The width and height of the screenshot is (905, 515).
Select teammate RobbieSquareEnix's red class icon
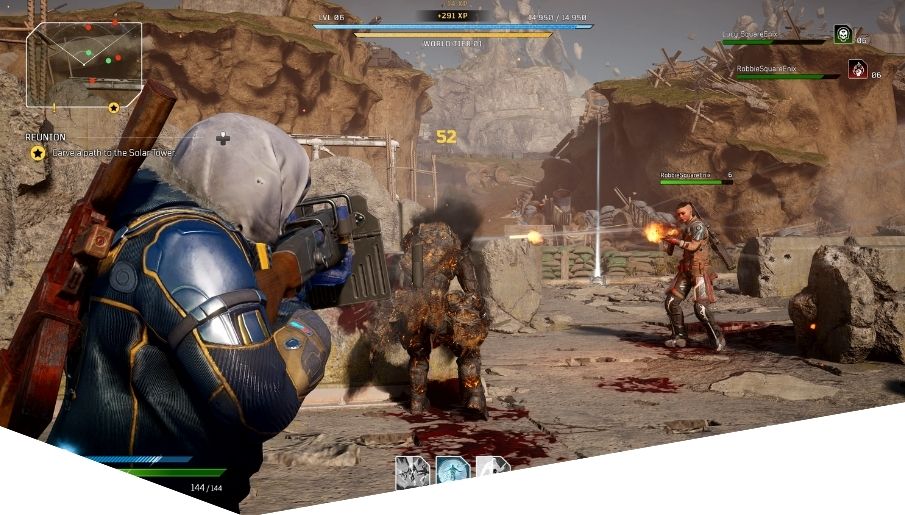tap(857, 69)
